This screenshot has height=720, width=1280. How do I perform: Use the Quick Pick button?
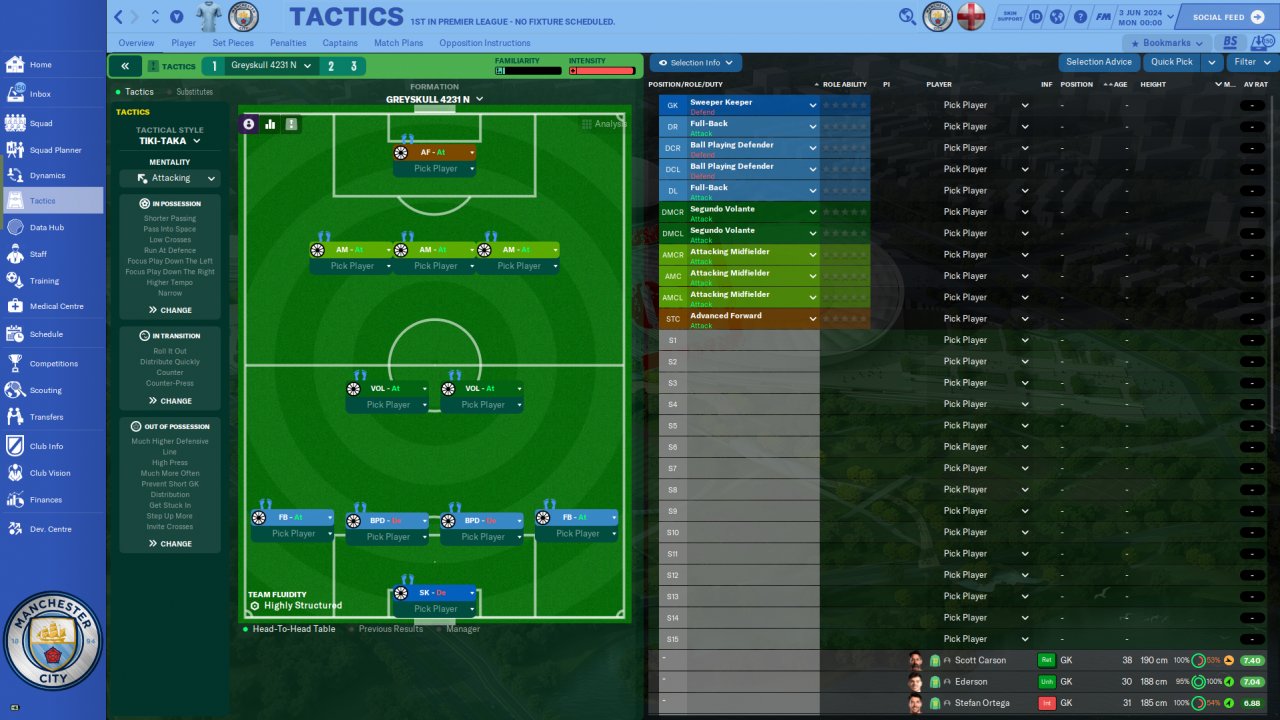(1171, 62)
